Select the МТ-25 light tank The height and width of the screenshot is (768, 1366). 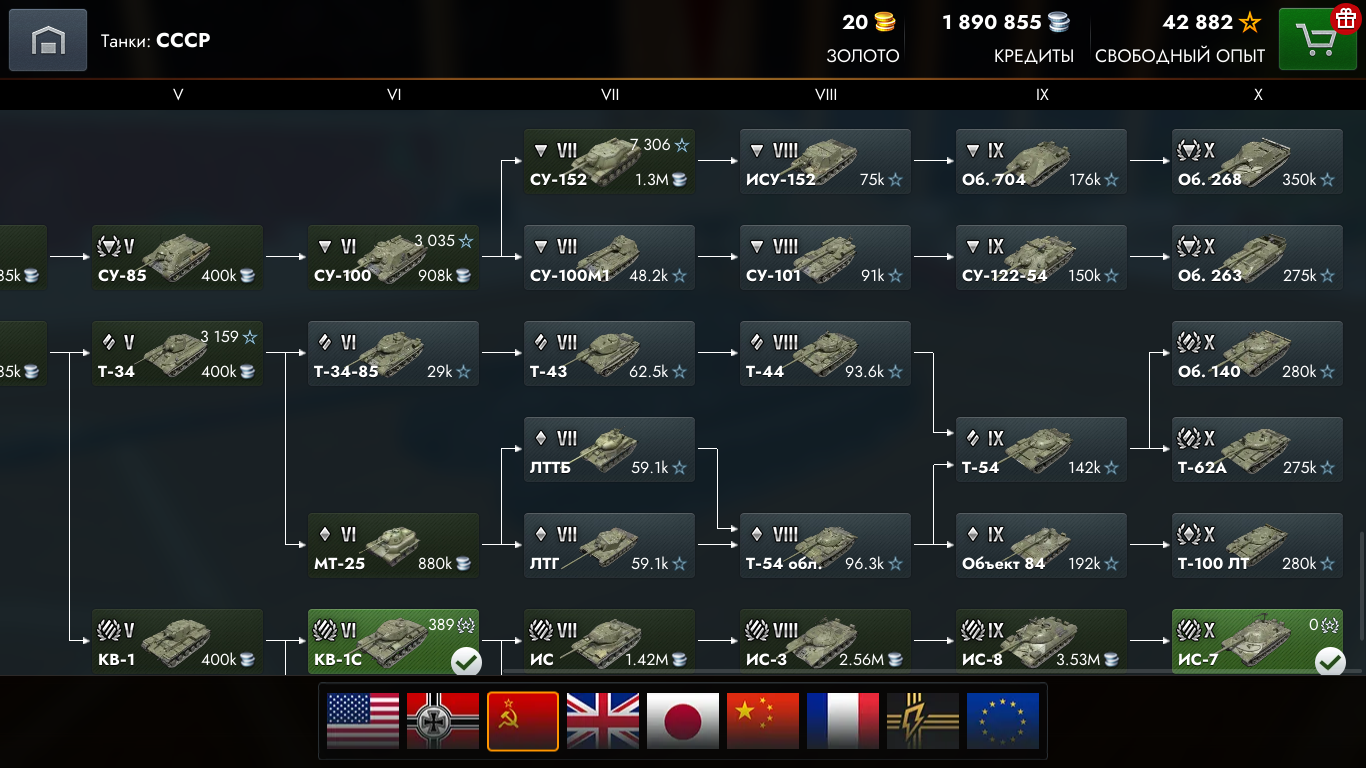coord(393,546)
